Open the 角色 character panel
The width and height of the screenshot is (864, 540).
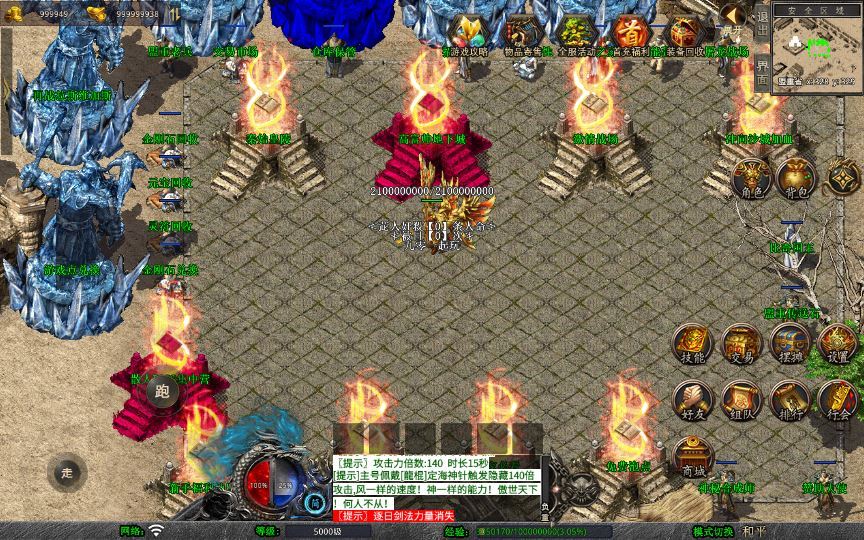click(751, 179)
